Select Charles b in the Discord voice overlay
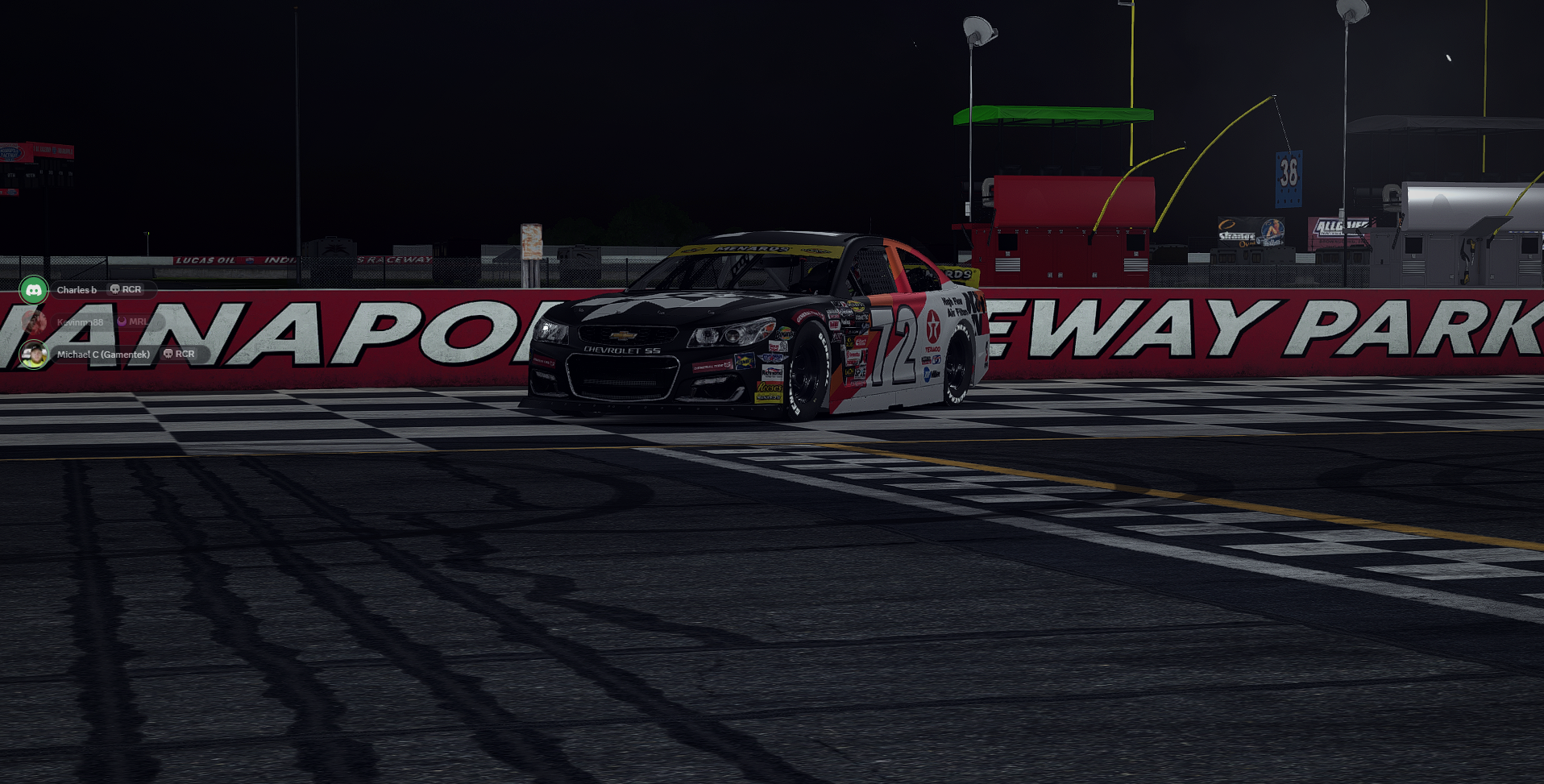The width and height of the screenshot is (1544, 784). (77, 290)
